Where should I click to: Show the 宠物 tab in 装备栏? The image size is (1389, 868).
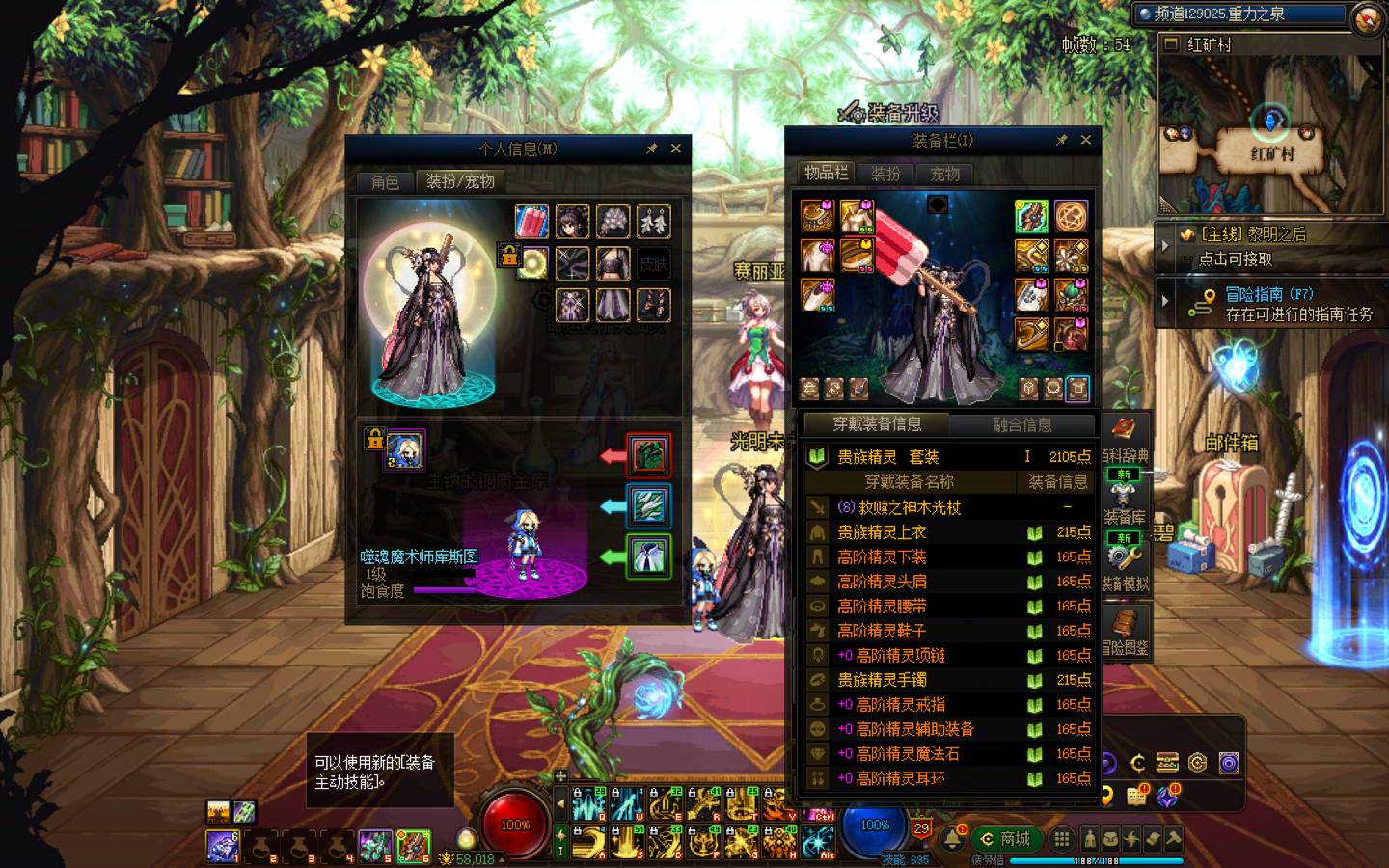pyautogui.click(x=944, y=174)
